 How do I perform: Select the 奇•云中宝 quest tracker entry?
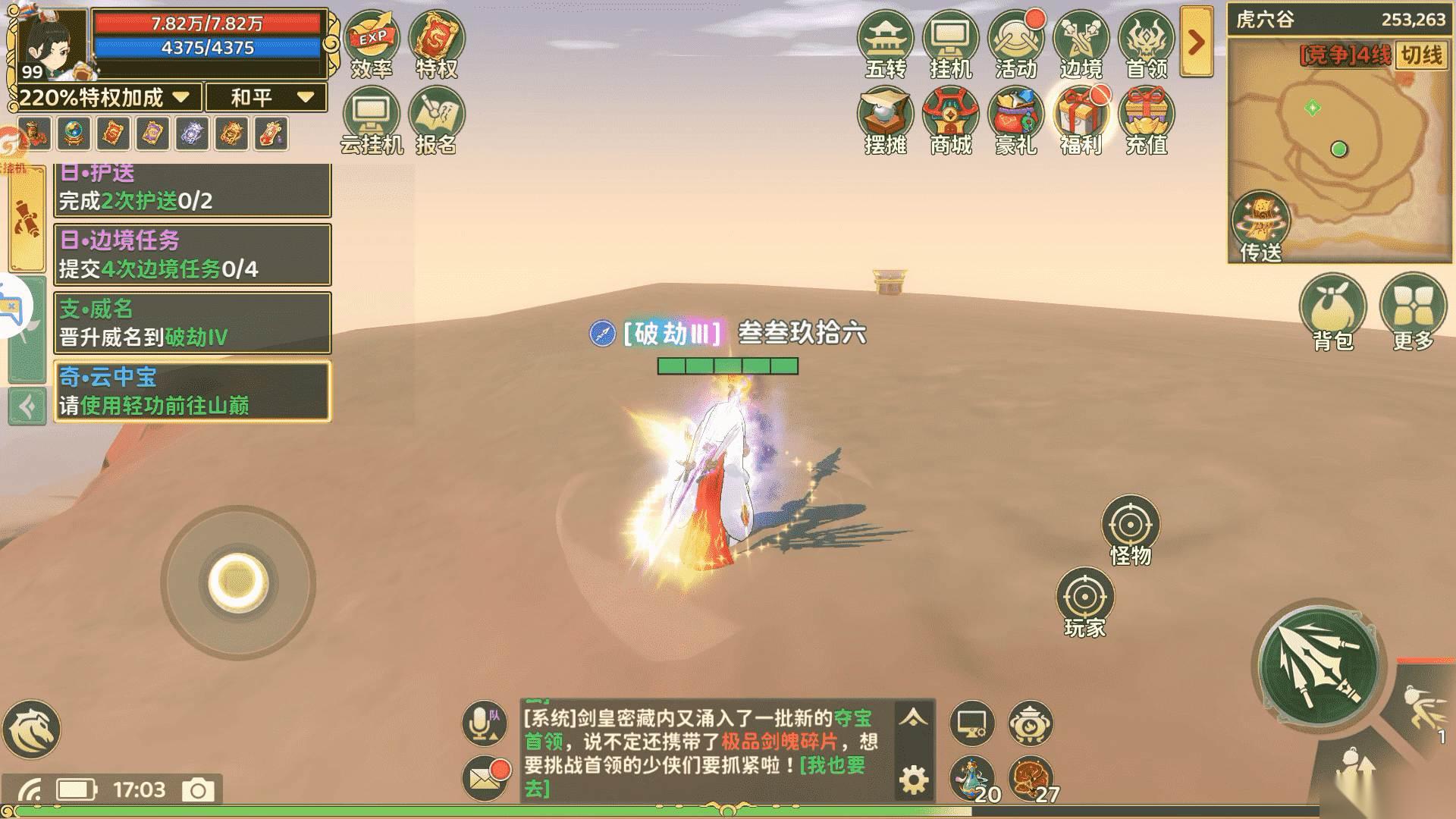point(193,391)
